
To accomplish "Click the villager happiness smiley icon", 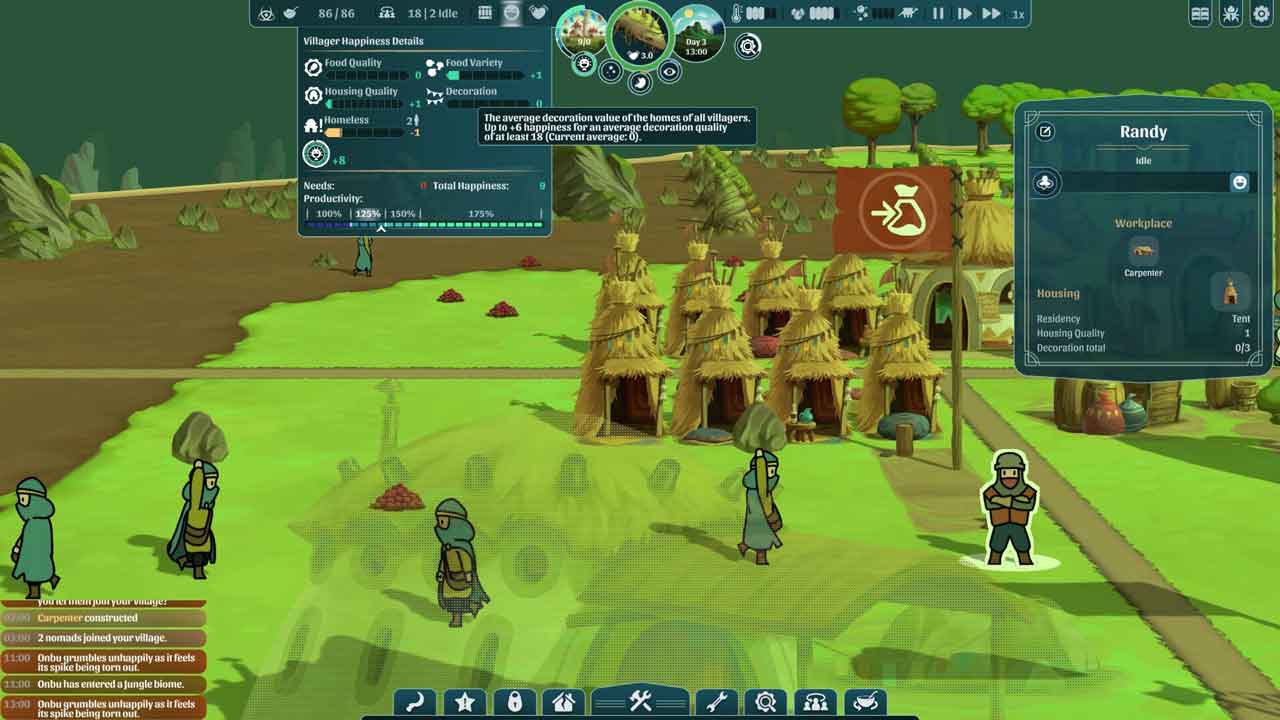I will pos(511,13).
